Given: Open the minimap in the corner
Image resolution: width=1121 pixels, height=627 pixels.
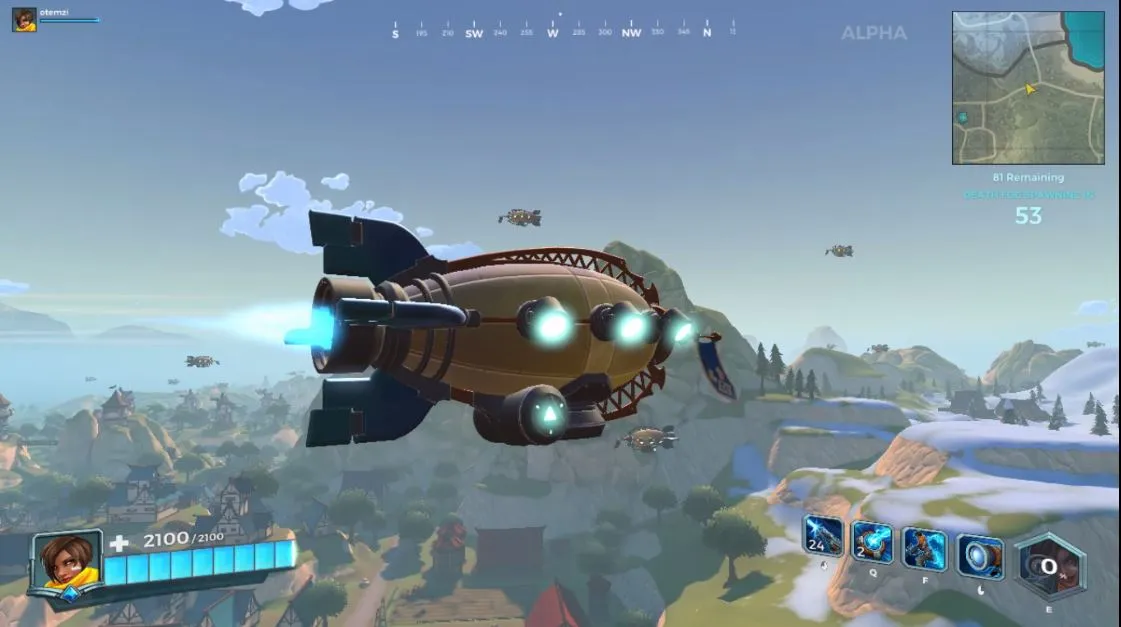Looking at the screenshot, I should tap(1028, 88).
